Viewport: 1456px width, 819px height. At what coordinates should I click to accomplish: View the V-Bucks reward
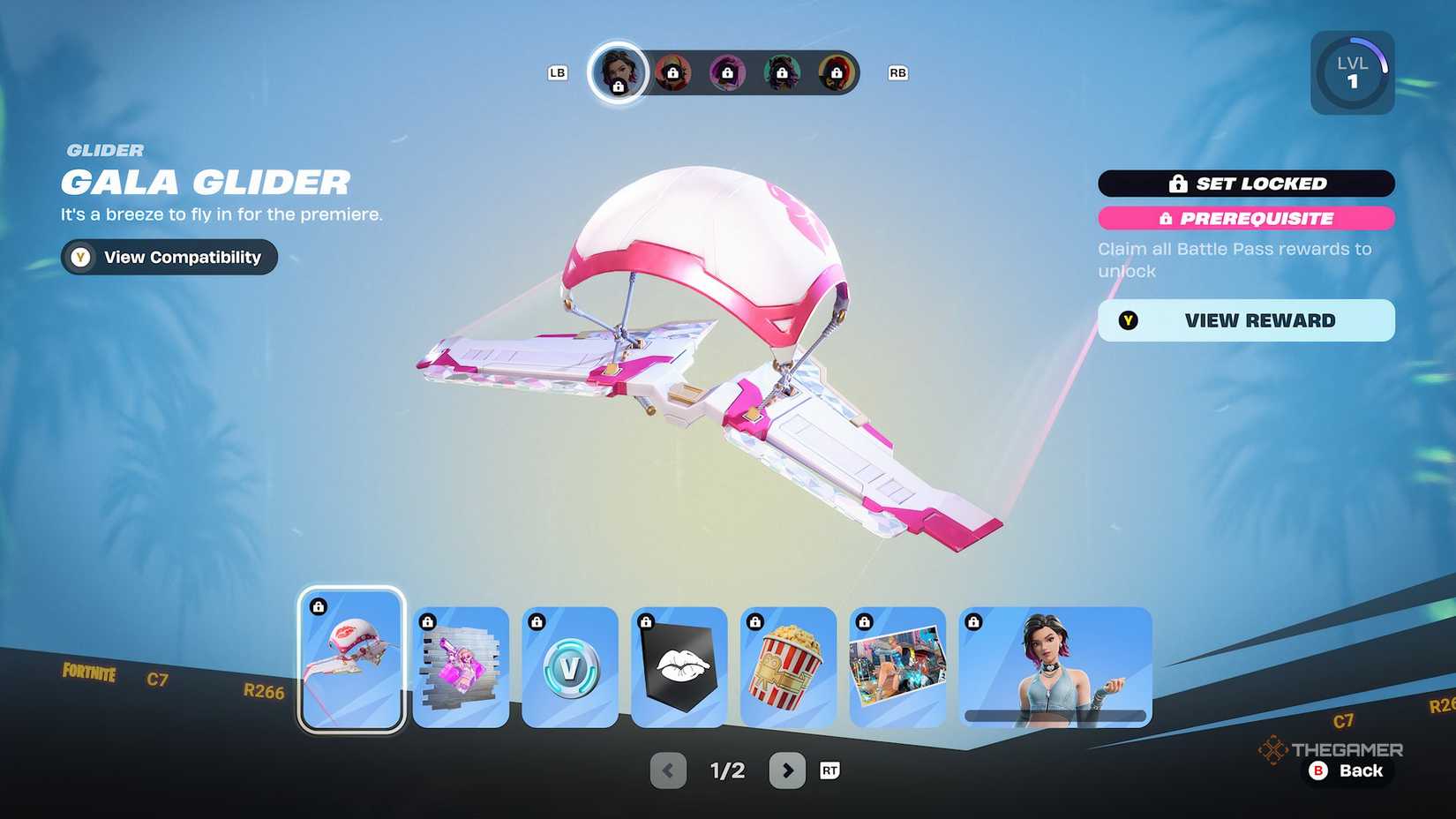pyautogui.click(x=570, y=666)
